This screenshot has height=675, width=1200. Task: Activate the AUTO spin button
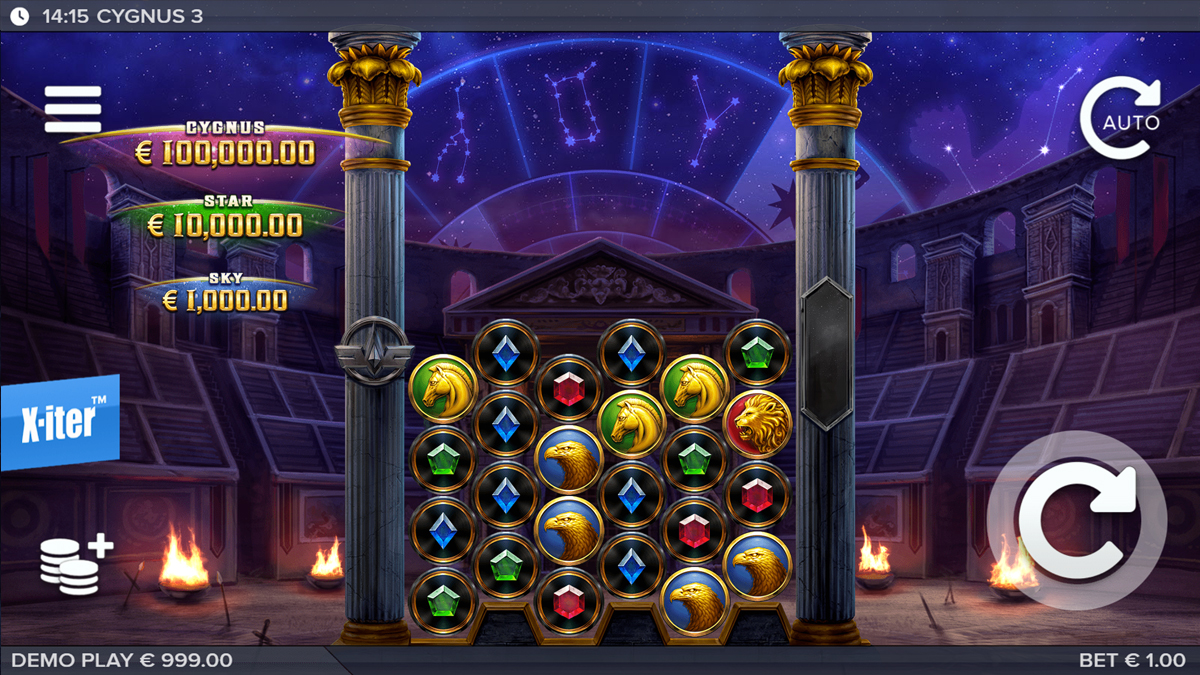click(x=1121, y=120)
